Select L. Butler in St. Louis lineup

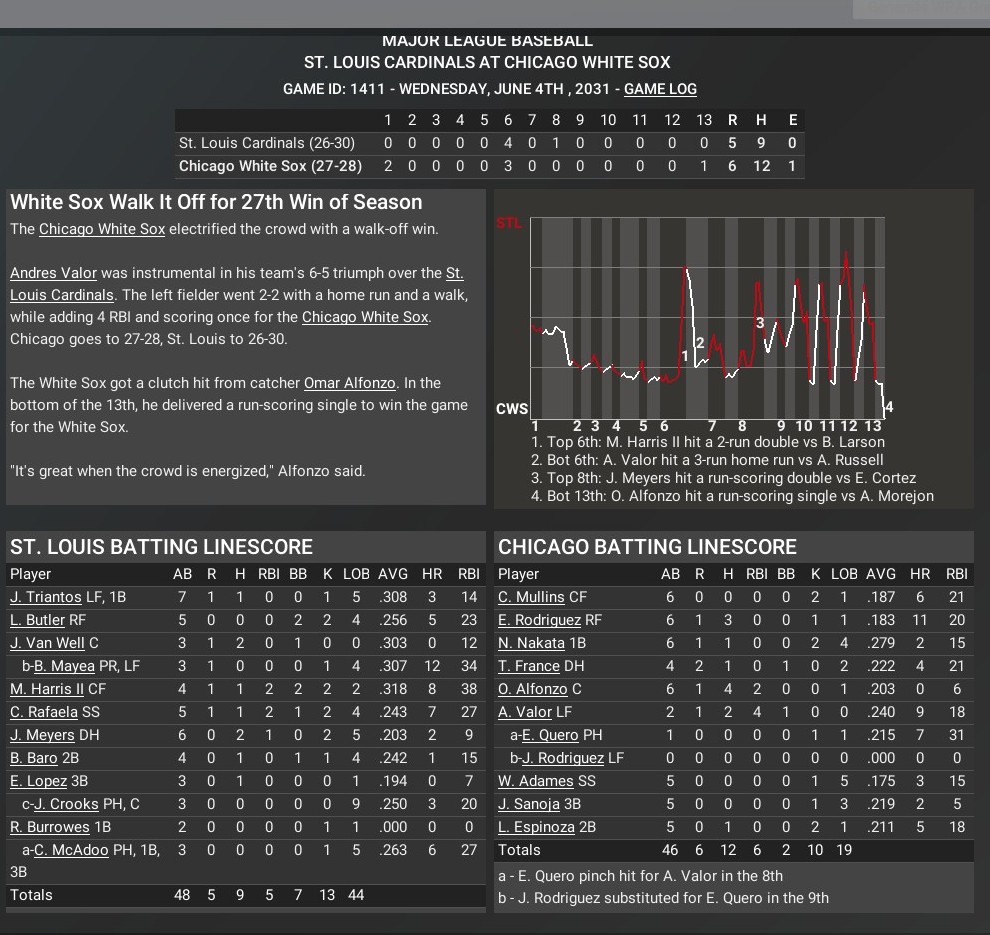tap(37, 620)
